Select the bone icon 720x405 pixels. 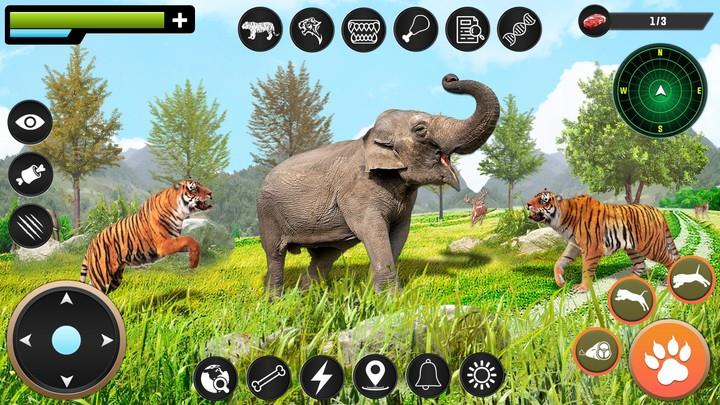269,378
